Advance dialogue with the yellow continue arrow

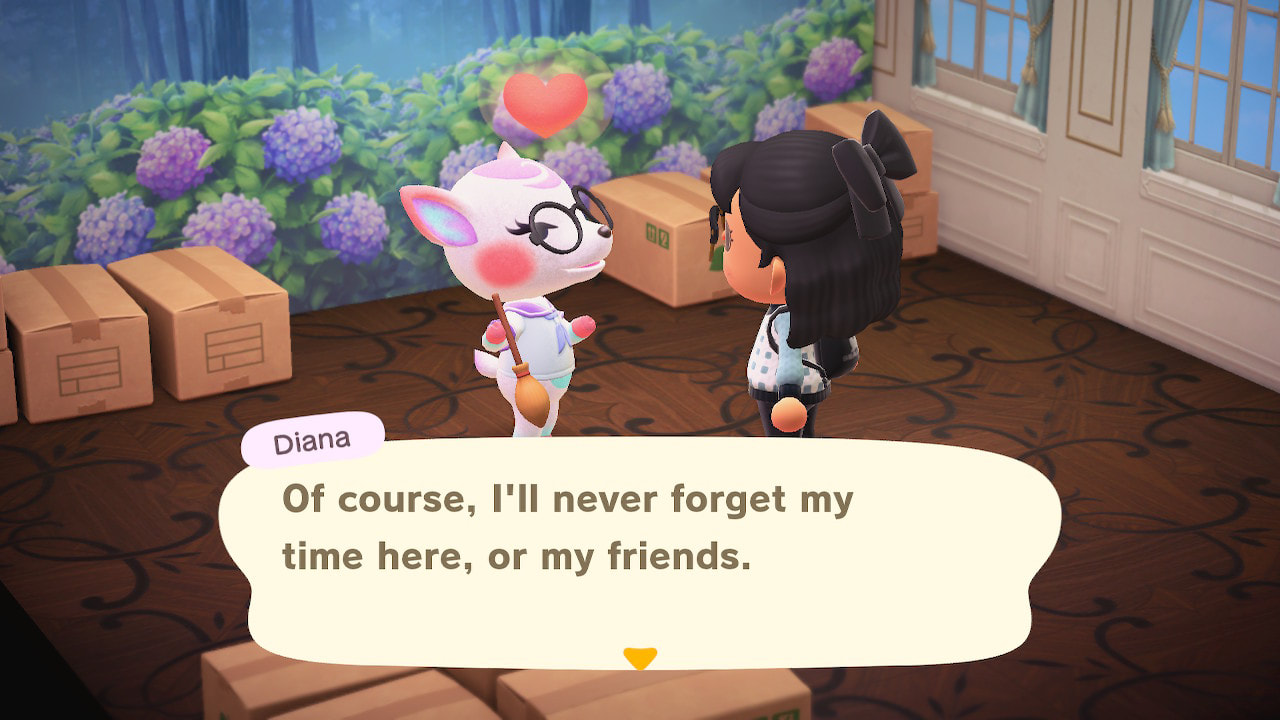tap(639, 658)
